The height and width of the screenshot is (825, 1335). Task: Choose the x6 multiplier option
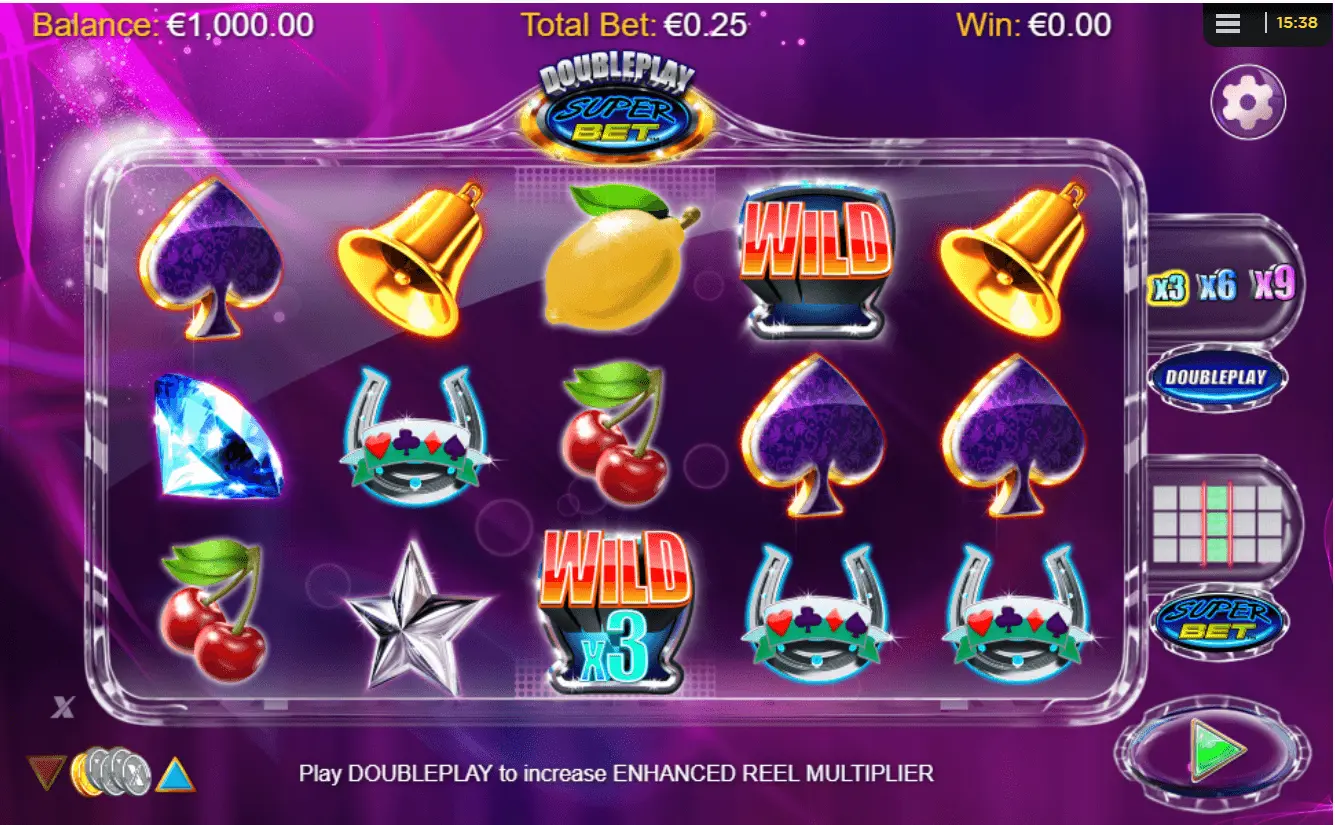coord(1218,287)
